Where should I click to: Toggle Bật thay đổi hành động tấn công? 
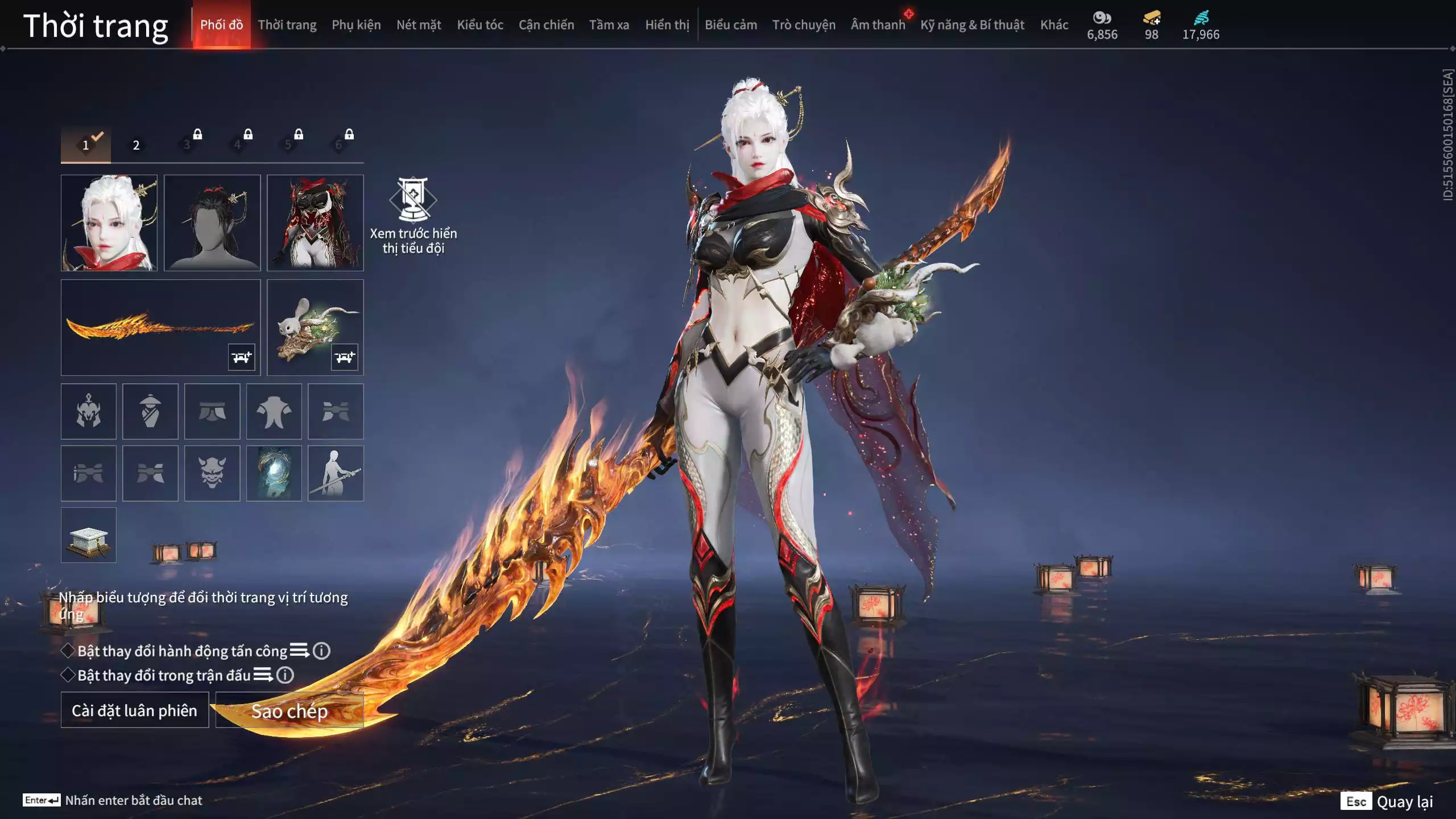(68, 651)
